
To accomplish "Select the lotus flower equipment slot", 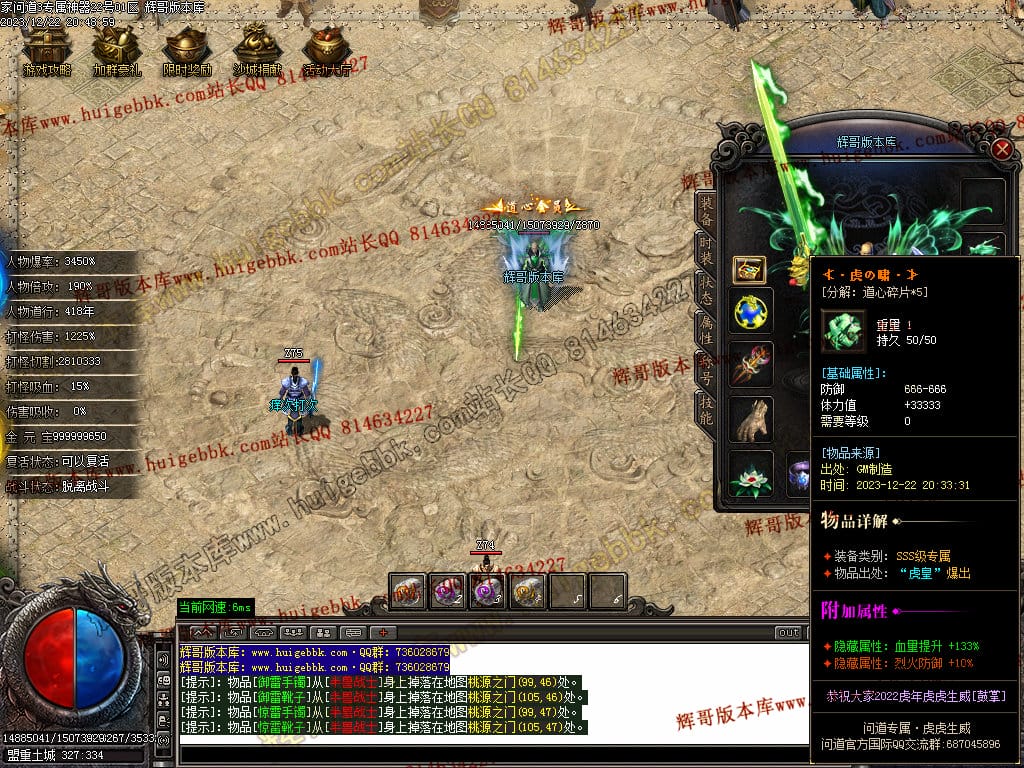I will [x=750, y=475].
